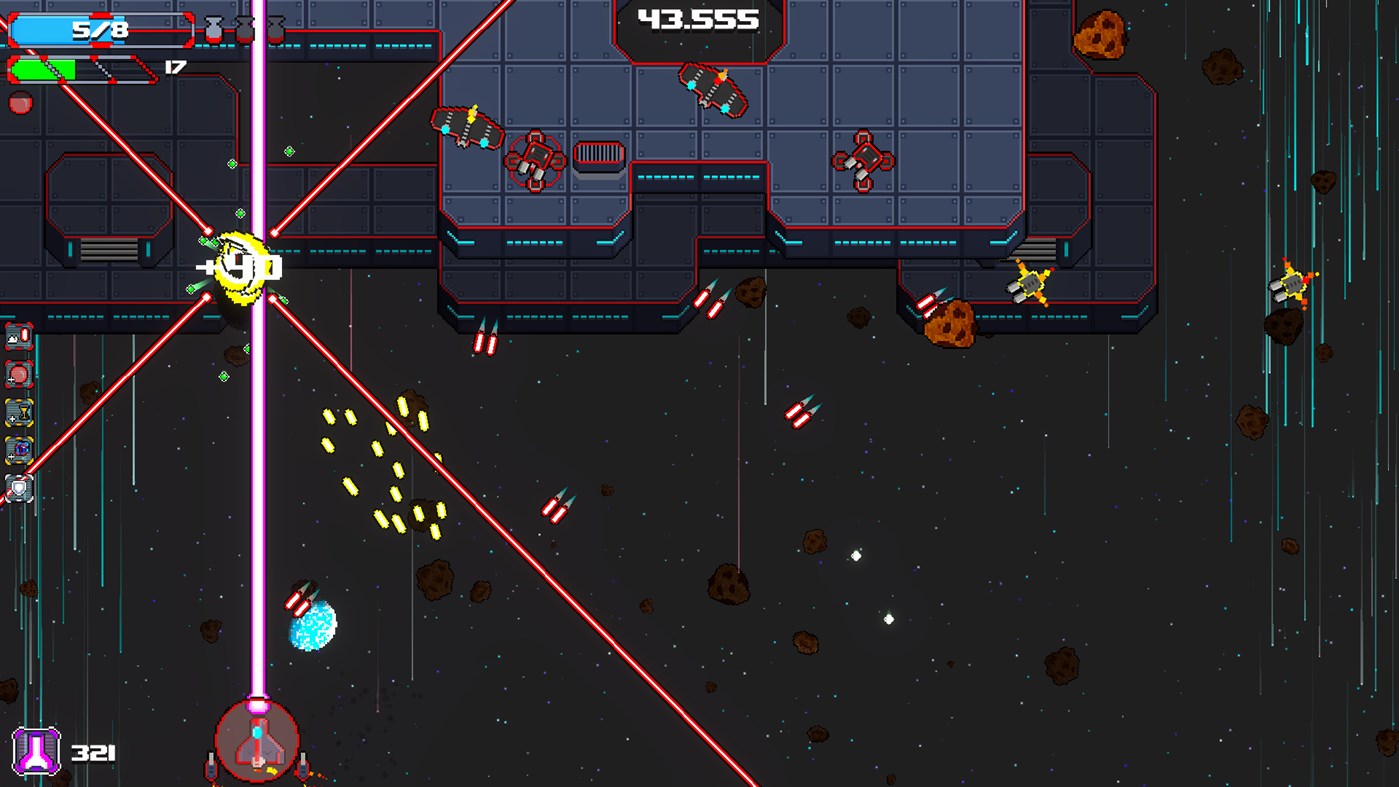1399x787 pixels.
Task: Select the topmost power-up icon in left sidebar
Action: pos(17,337)
